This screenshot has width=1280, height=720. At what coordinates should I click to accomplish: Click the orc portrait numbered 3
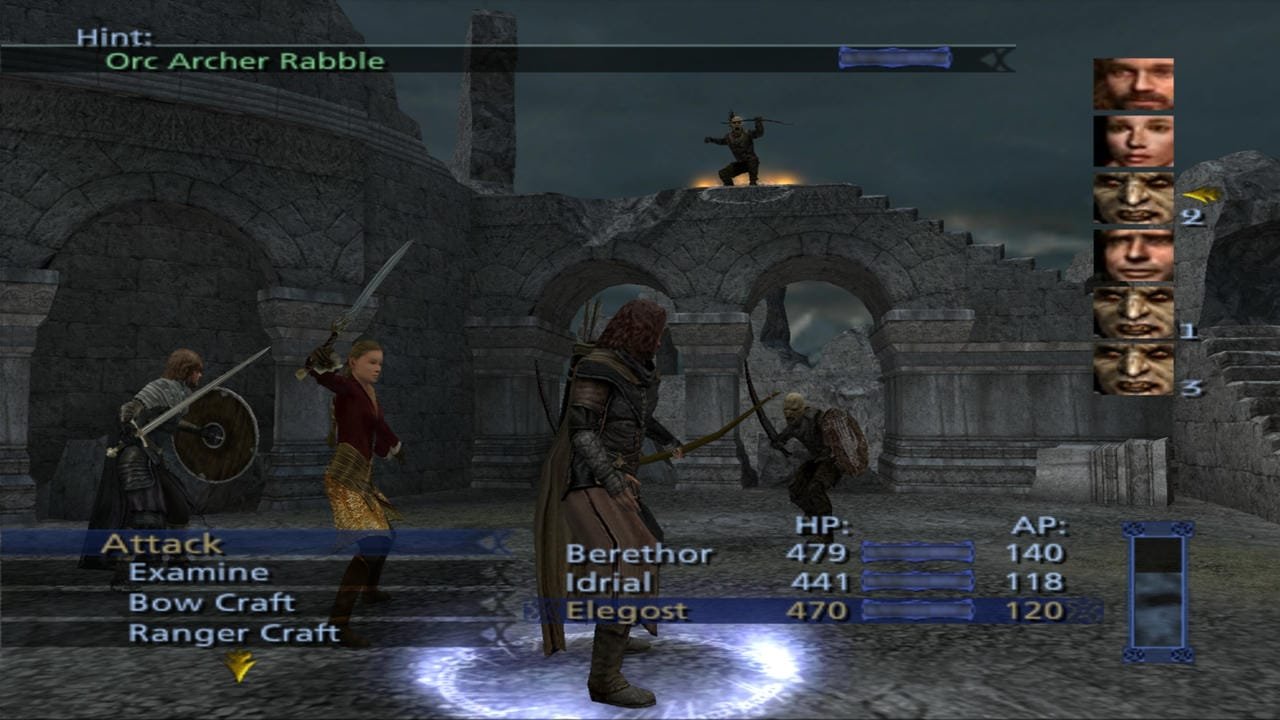point(1133,370)
